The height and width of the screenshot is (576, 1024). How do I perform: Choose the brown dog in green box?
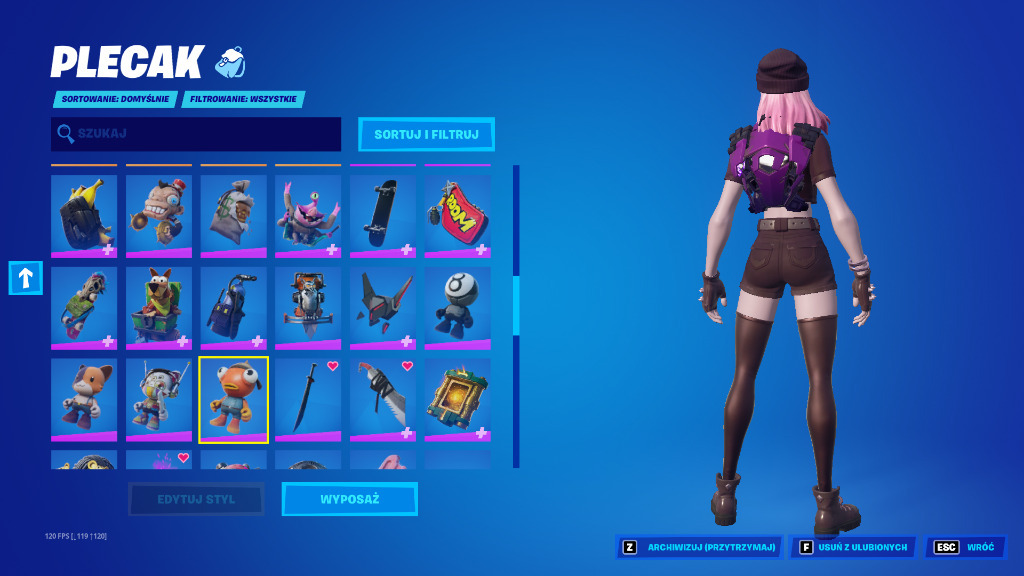[x=159, y=308]
